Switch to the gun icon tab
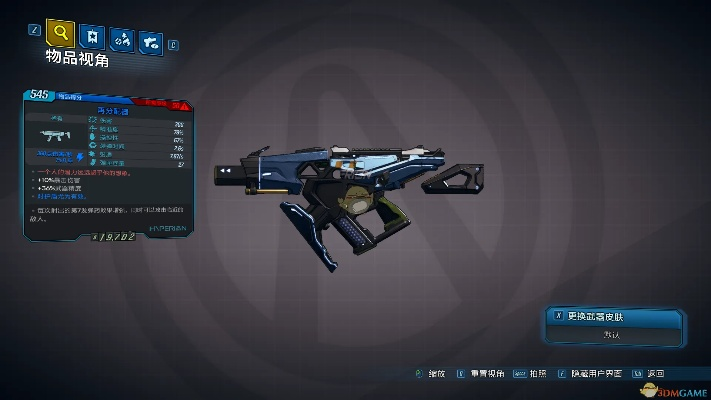Screen dimensions: 711x400 coord(151,40)
